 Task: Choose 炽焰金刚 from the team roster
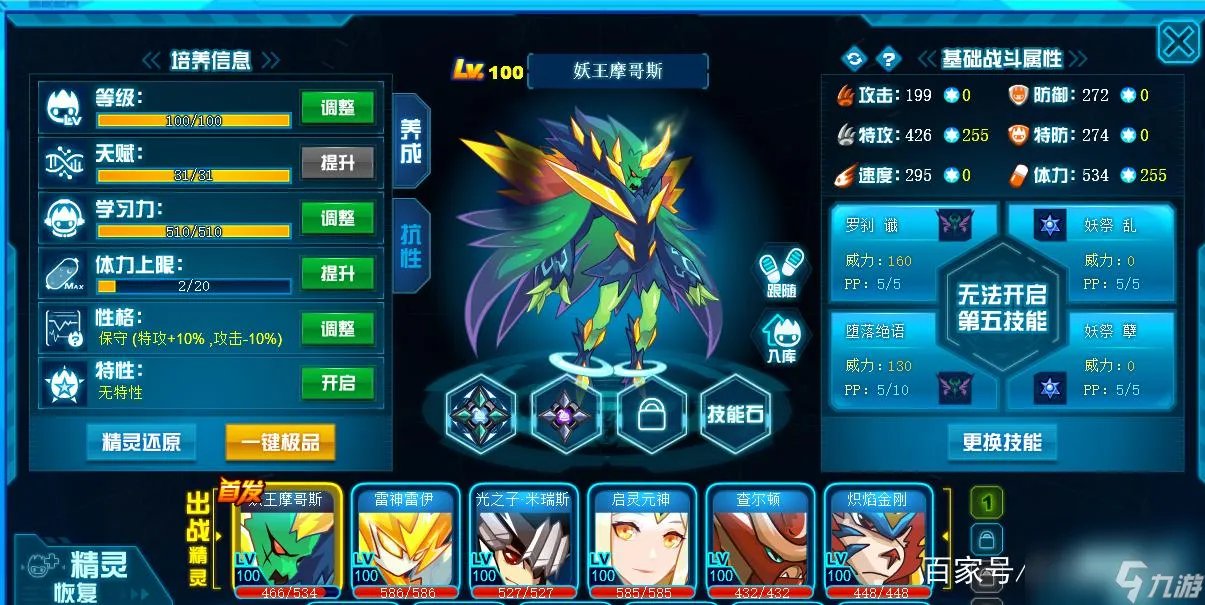point(878,540)
